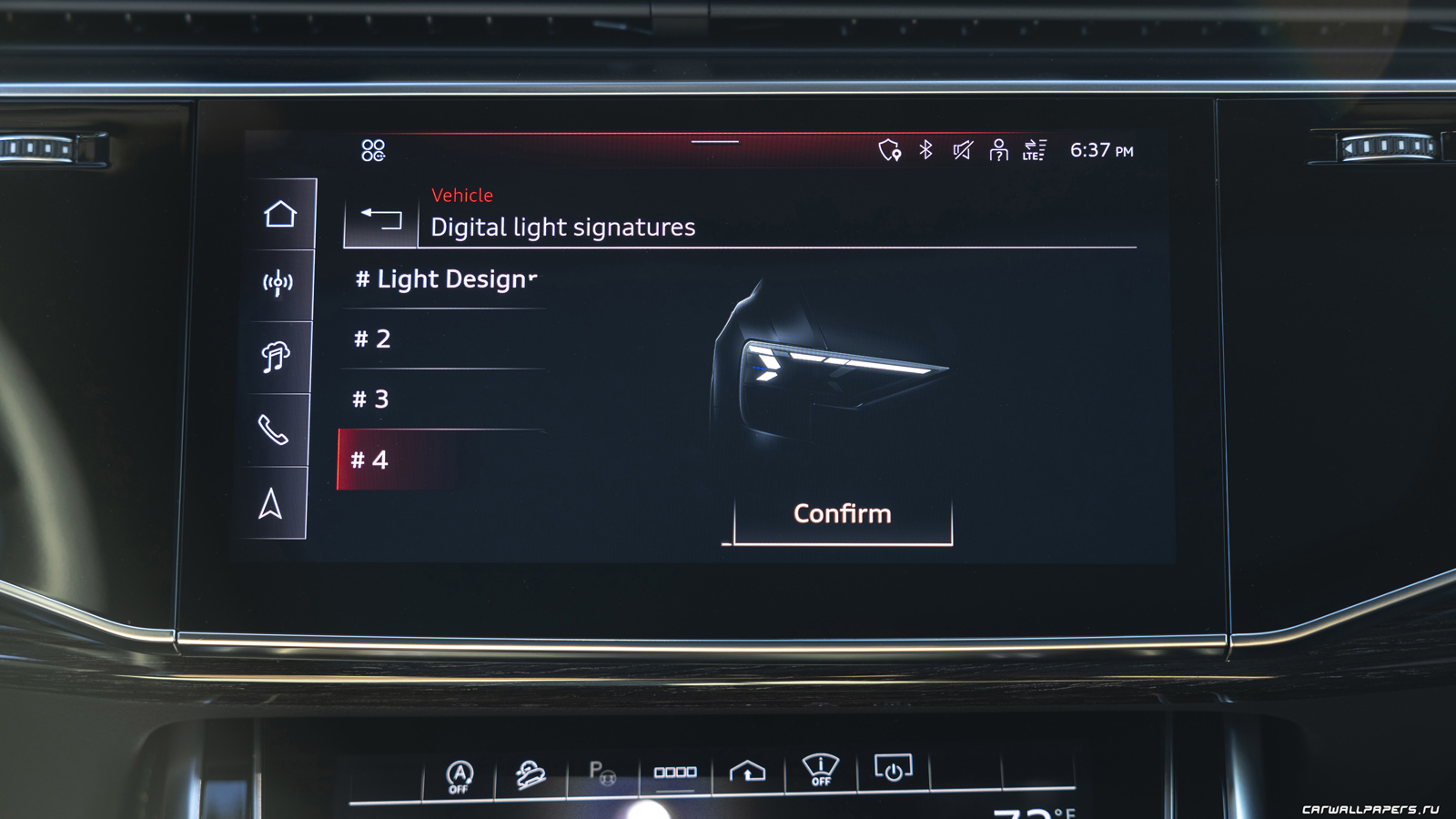
Task: Select the highlighted # 4 signature
Action: click(x=441, y=460)
